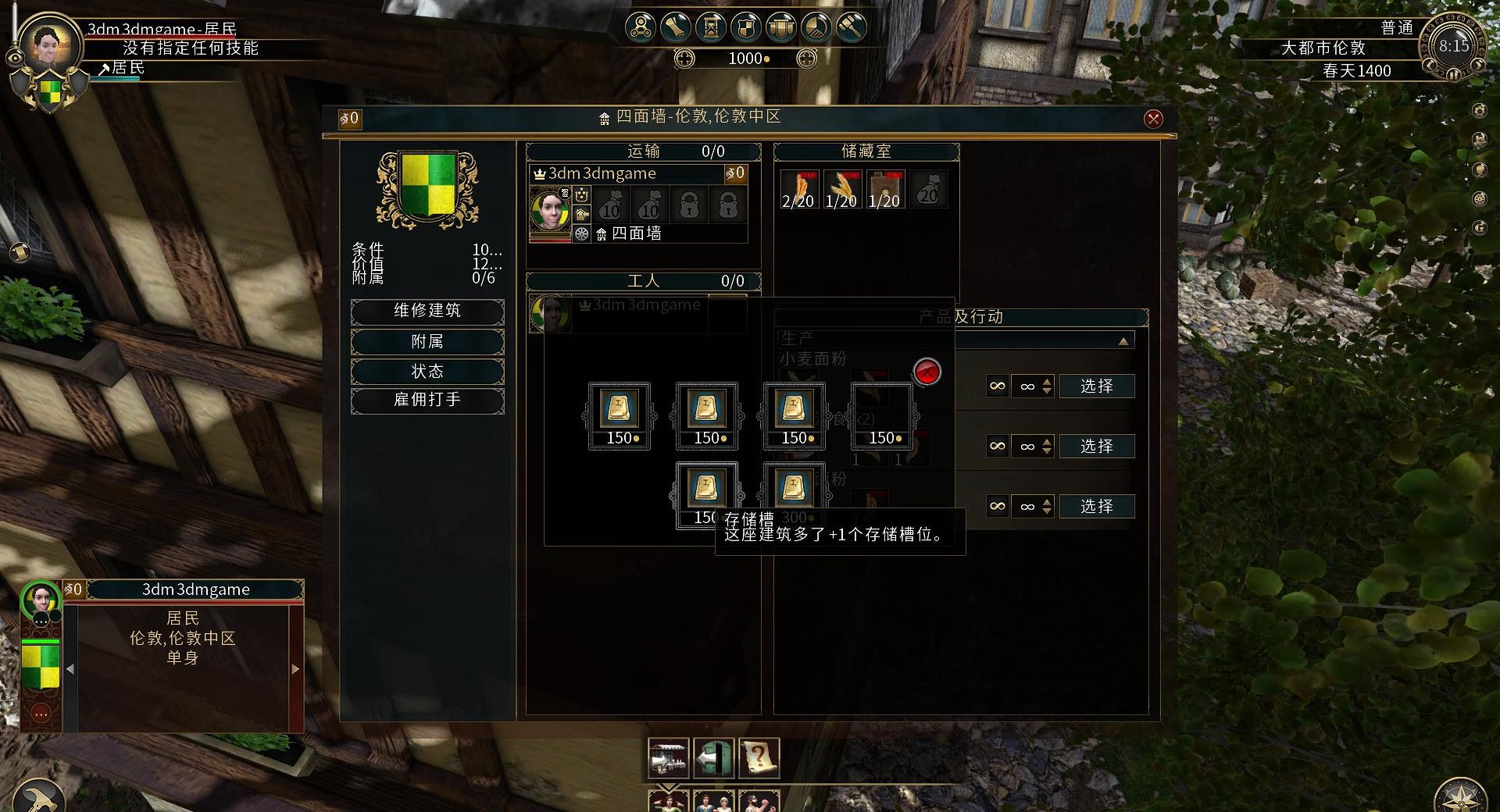Image resolution: width=1500 pixels, height=812 pixels.
Task: Open the pie chart menu in the top bar
Action: 816,27
